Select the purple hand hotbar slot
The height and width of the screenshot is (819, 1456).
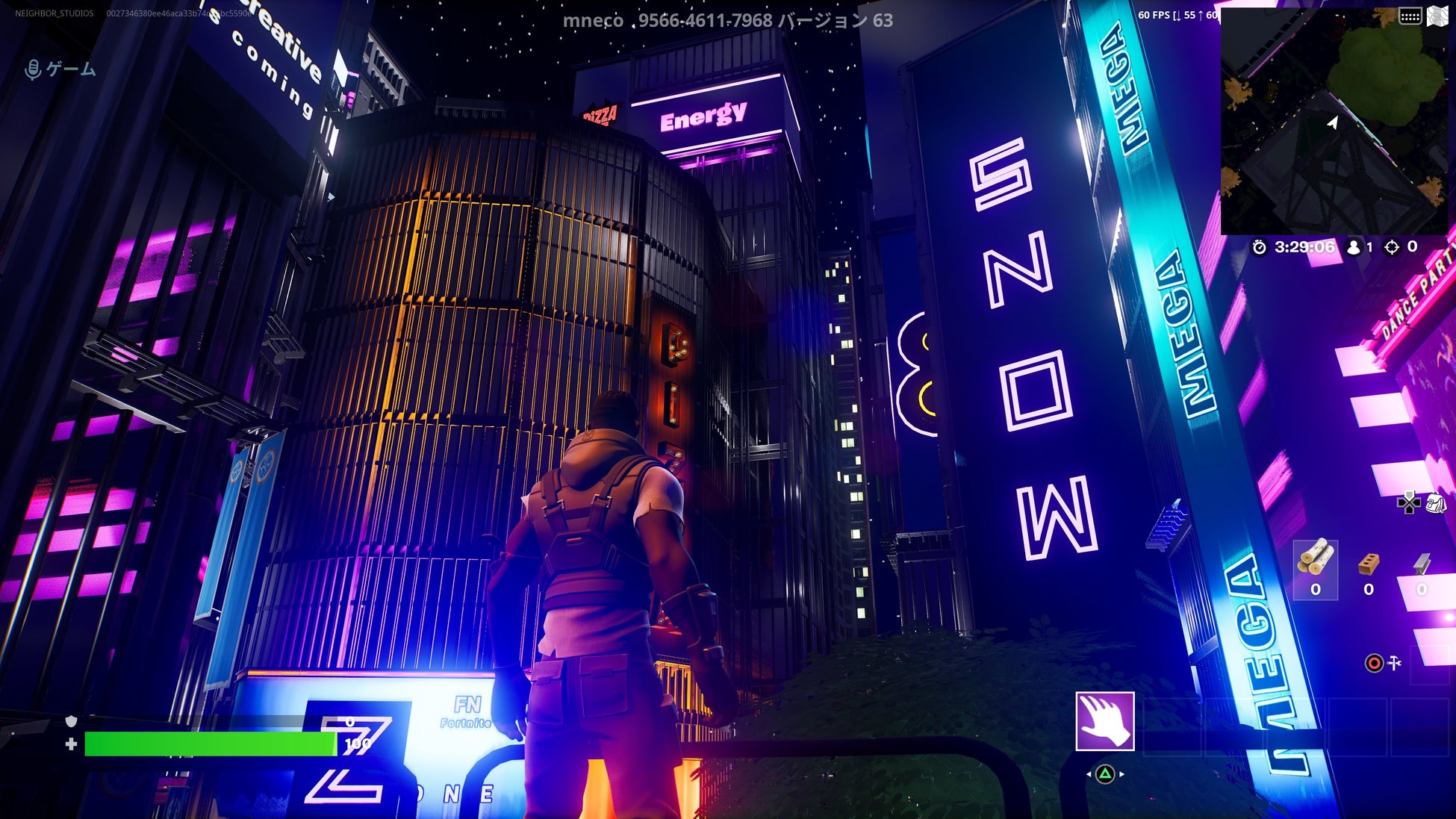pyautogui.click(x=1104, y=721)
